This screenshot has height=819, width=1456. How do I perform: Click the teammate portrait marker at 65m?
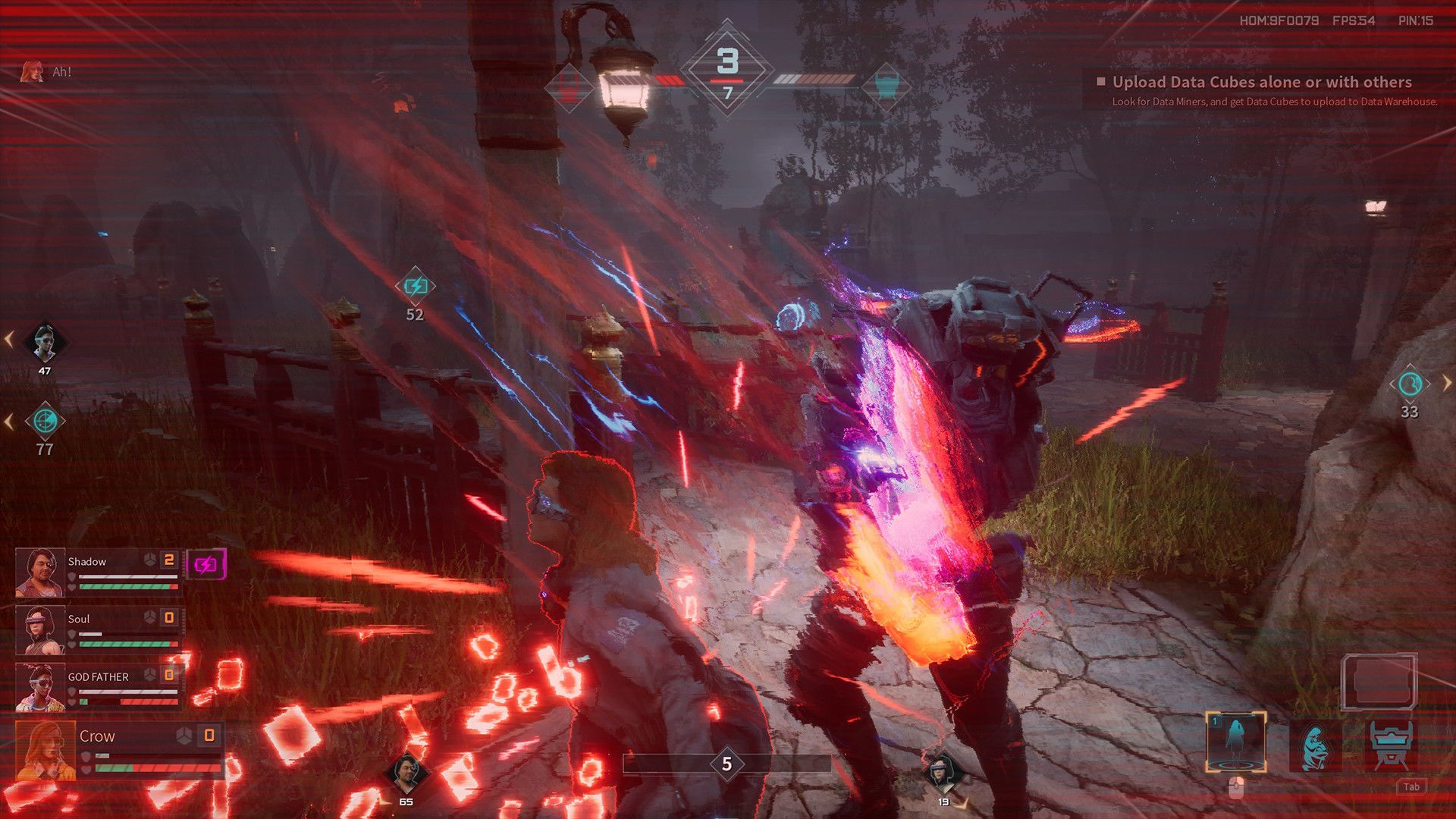coord(406,773)
